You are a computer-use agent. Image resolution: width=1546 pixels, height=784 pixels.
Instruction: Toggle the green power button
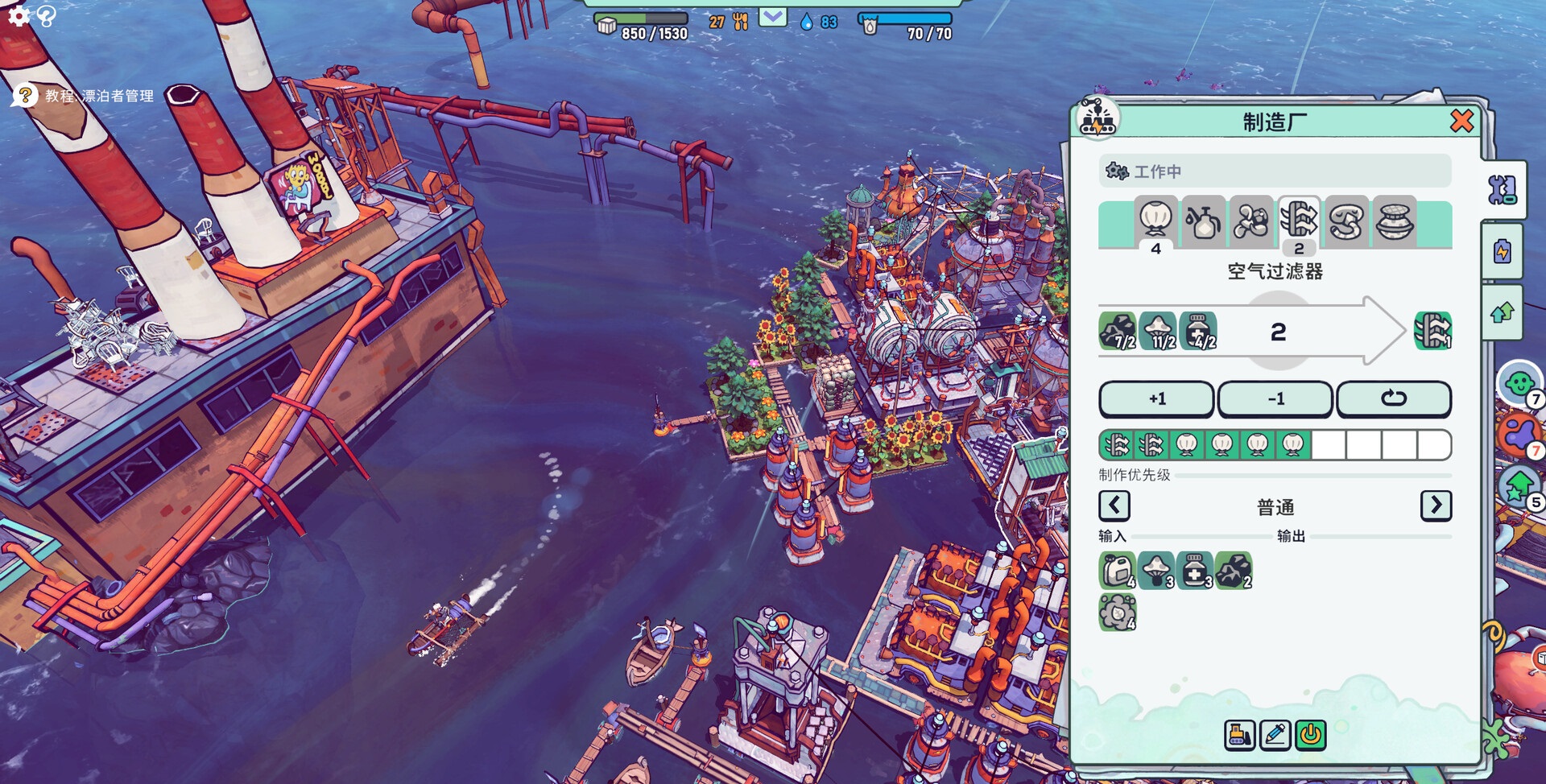click(1311, 735)
